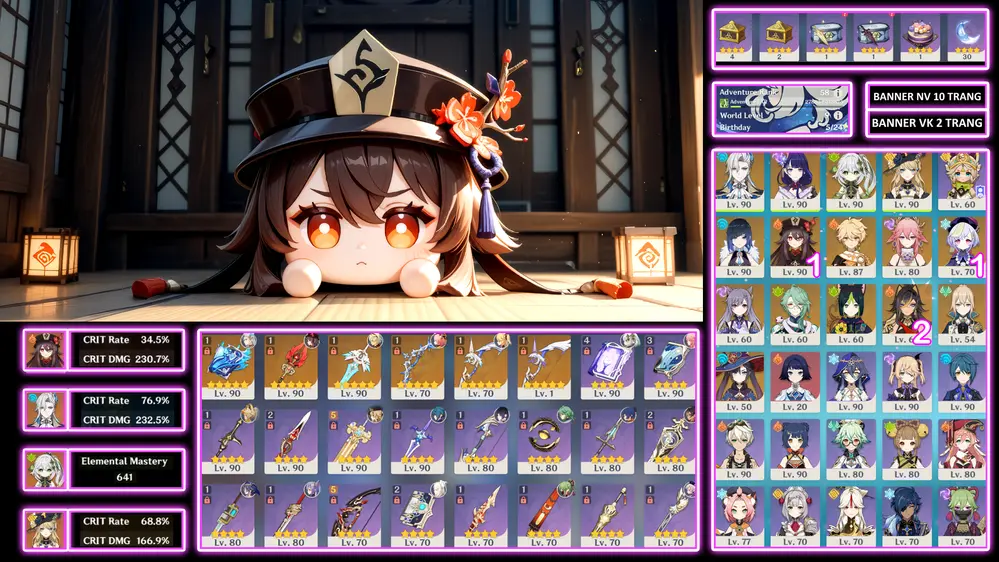Pick the Lv. 87 blond Traveler card
This screenshot has width=999, height=562.
[851, 246]
